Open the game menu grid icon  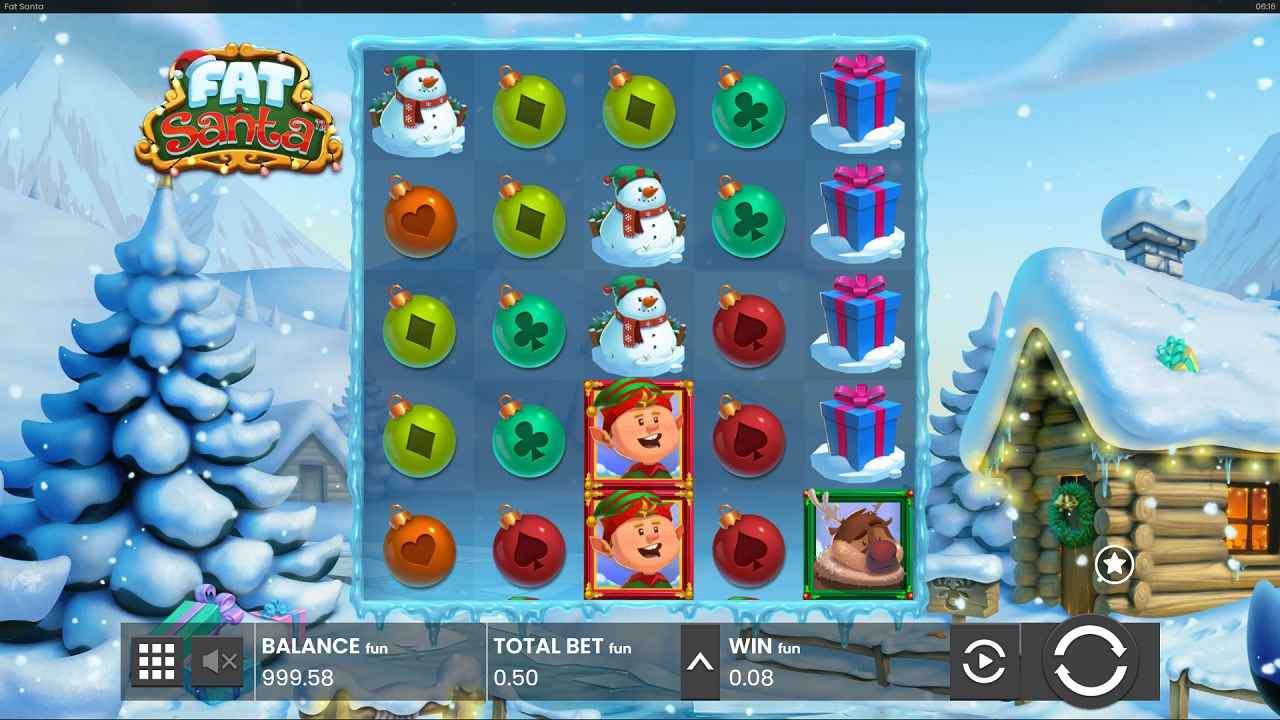(158, 662)
